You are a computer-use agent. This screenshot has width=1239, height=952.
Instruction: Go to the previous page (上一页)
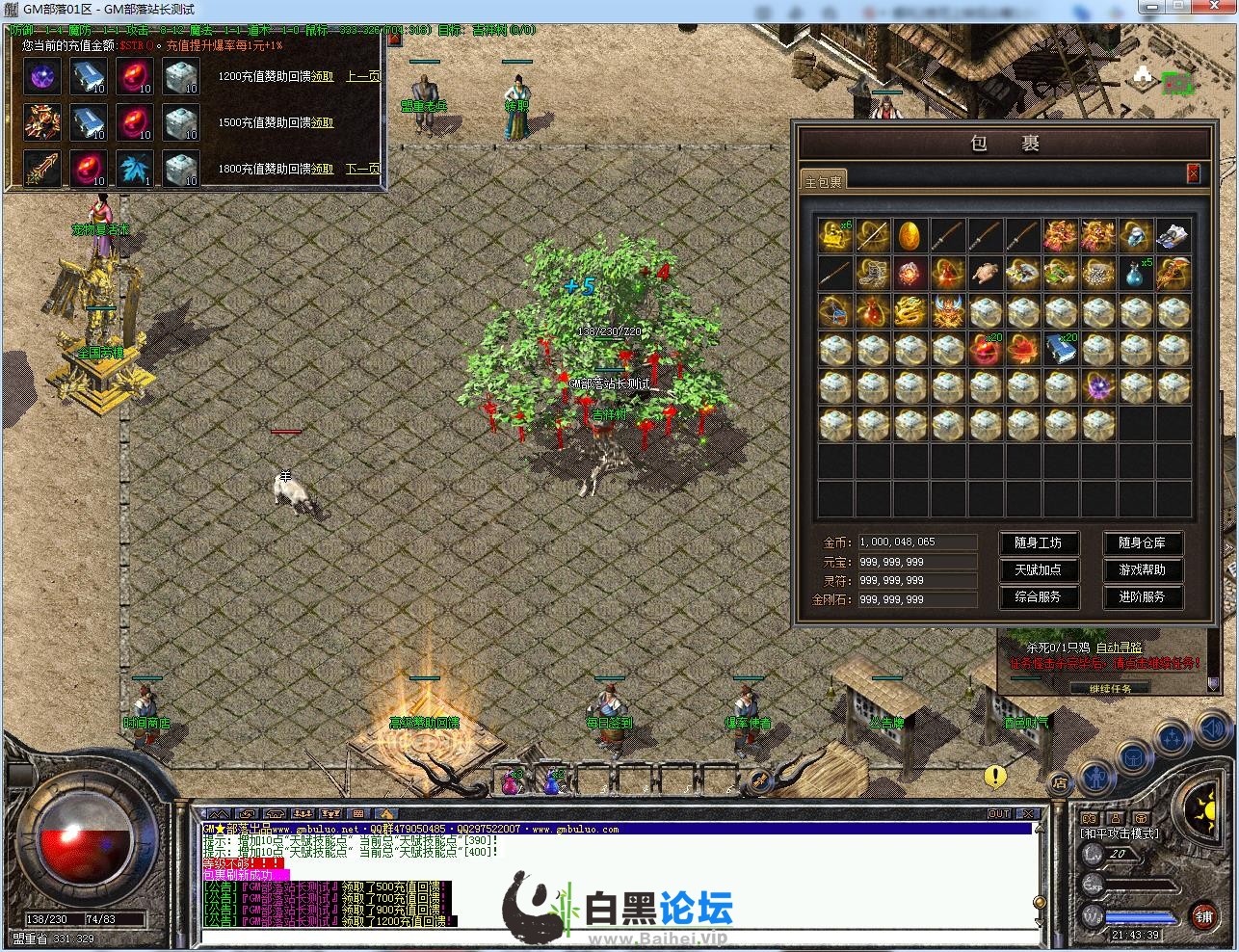362,77
